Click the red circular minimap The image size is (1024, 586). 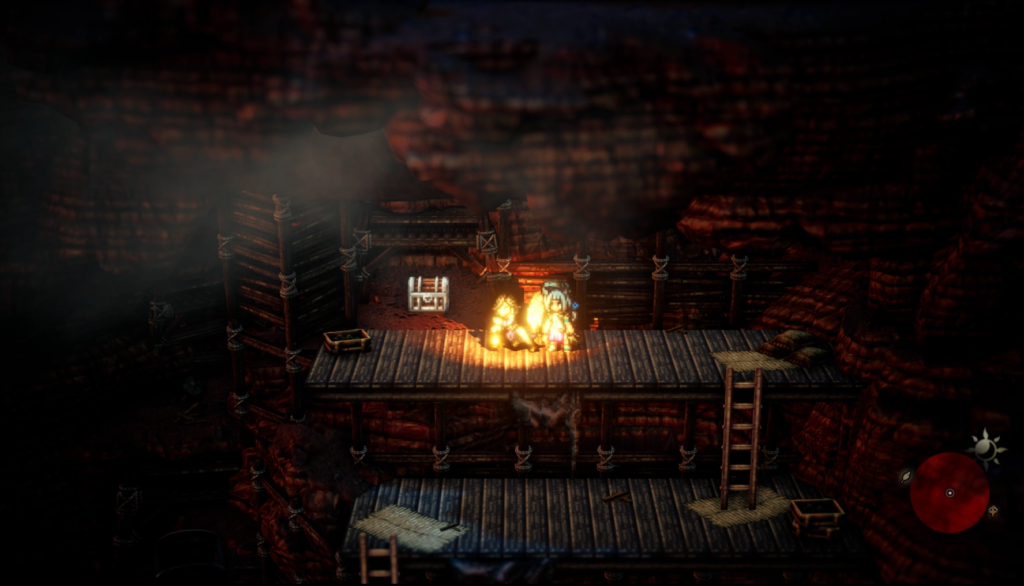click(949, 492)
